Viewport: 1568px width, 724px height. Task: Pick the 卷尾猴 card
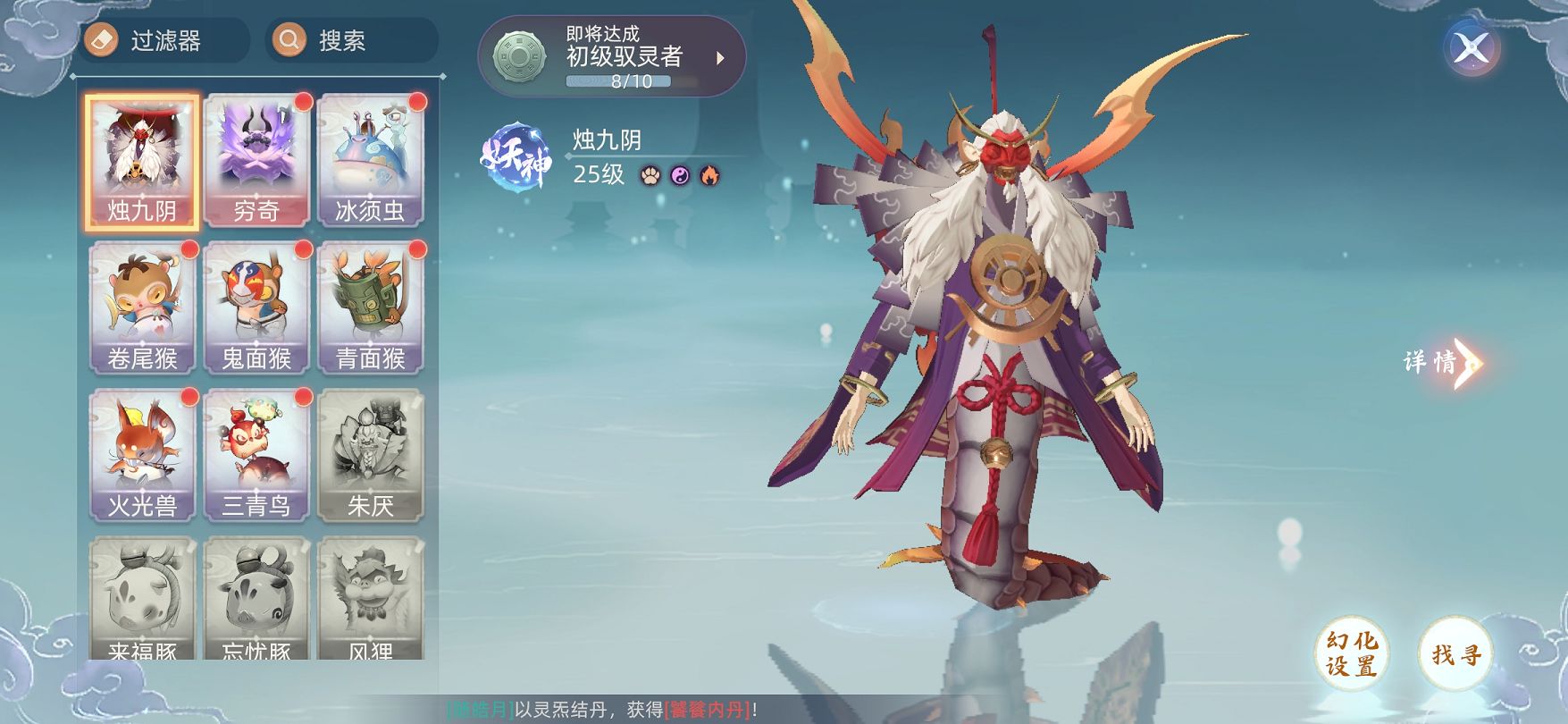click(x=142, y=309)
